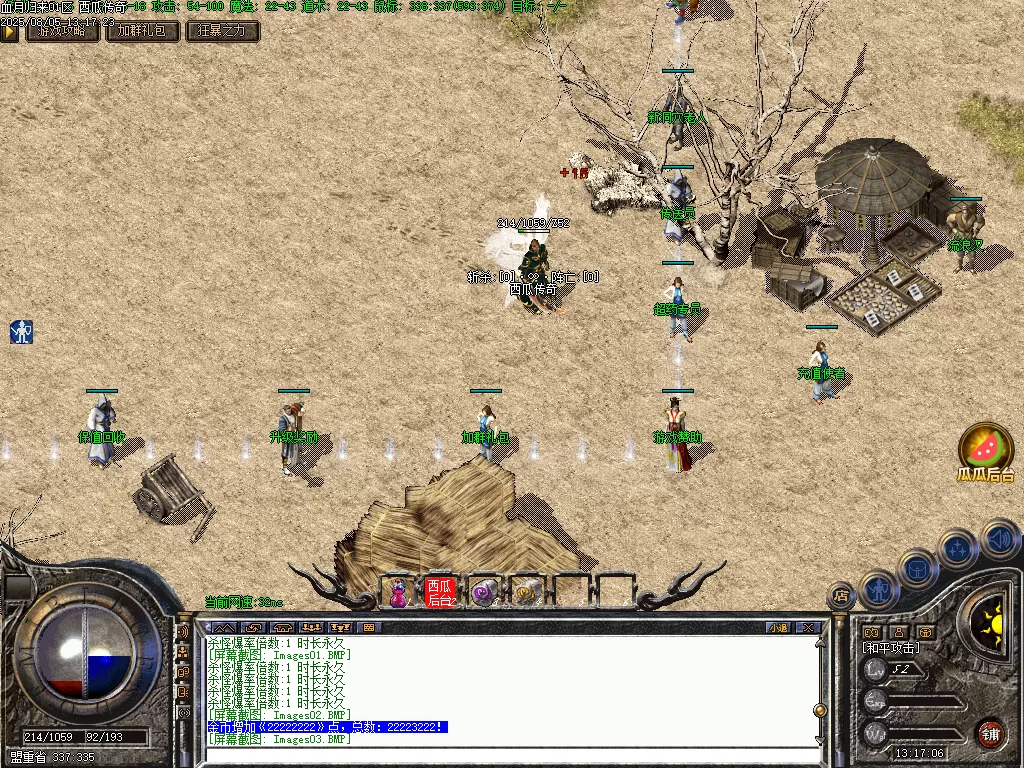Open the bag inventory round icon
The image size is (1024, 768).
917,568
